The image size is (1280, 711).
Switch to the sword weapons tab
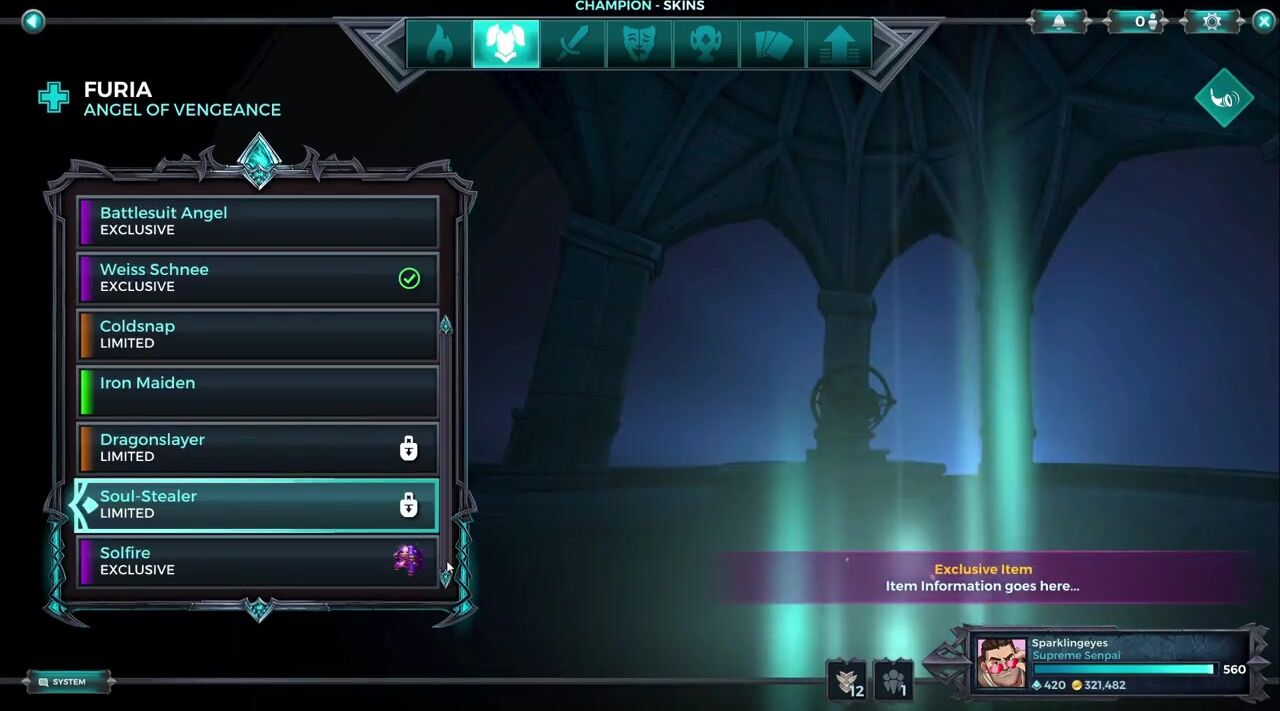point(572,44)
